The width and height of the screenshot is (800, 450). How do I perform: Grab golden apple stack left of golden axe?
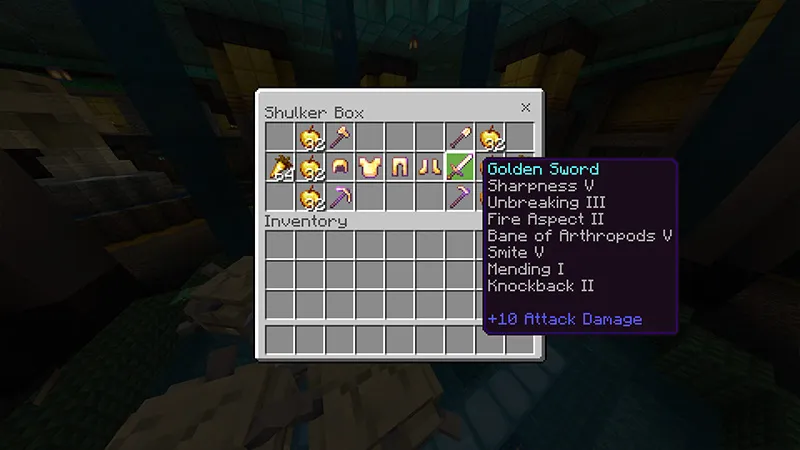point(310,136)
